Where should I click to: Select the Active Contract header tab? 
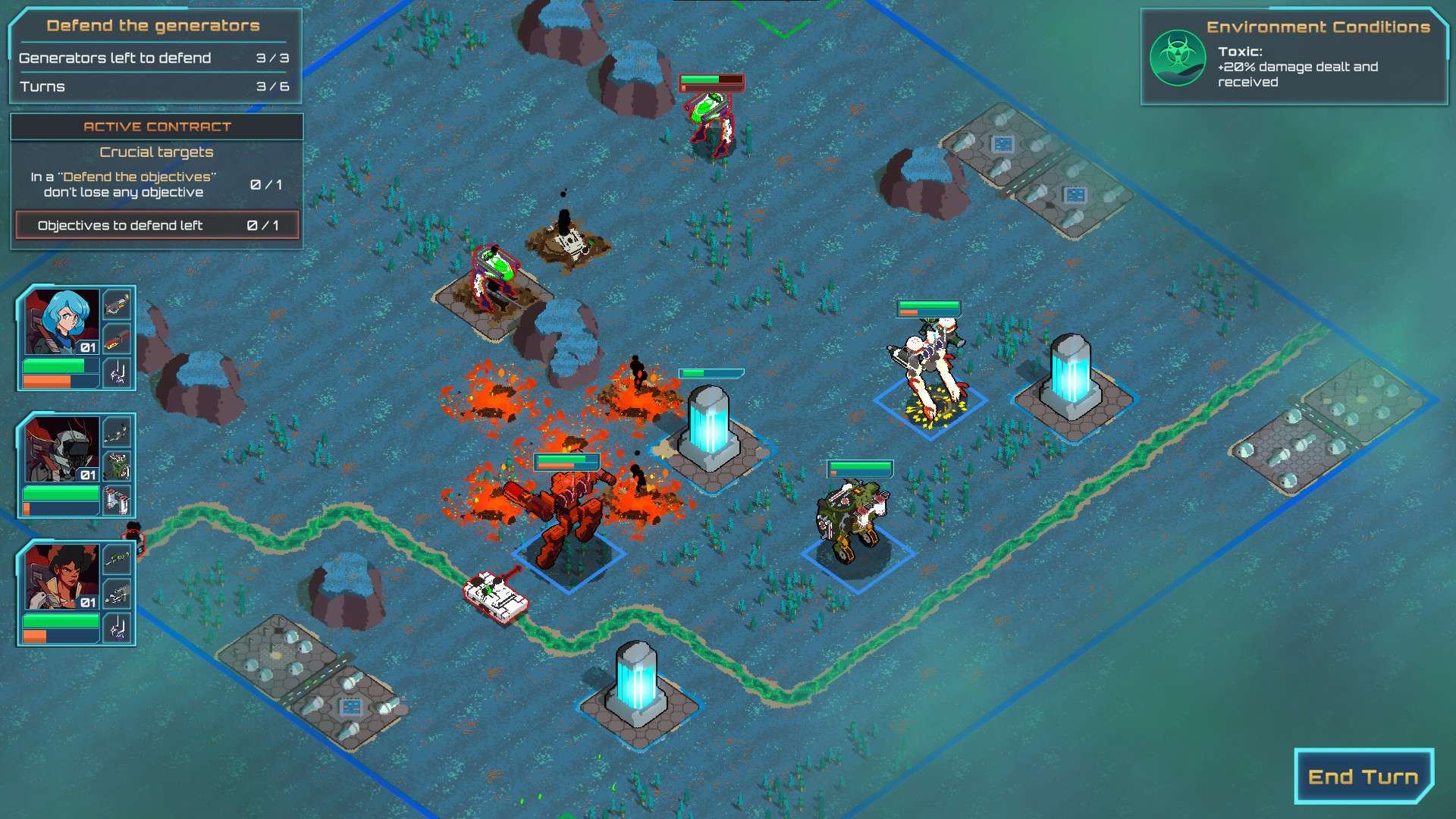(x=156, y=127)
